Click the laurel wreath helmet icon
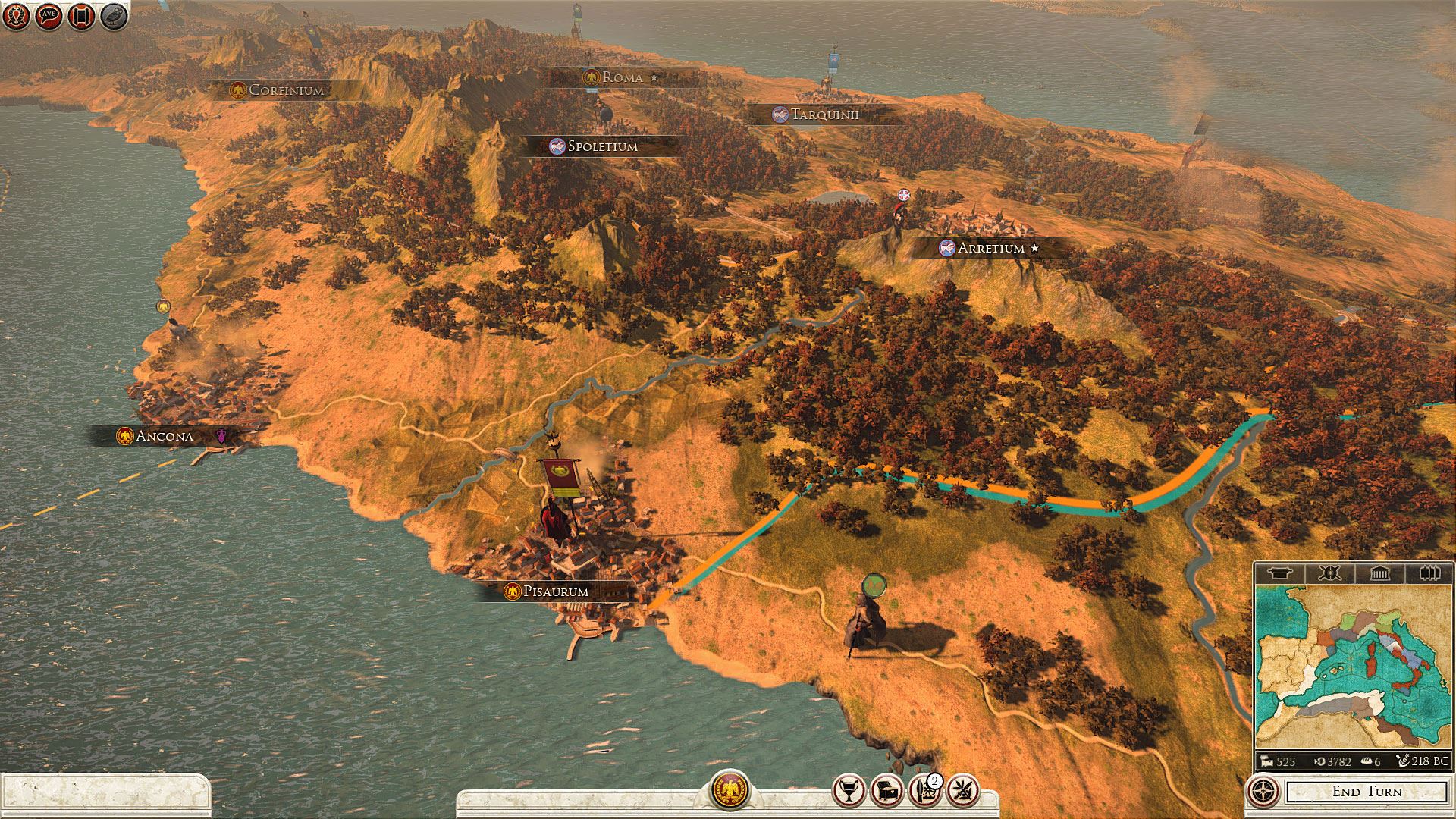 click(x=16, y=16)
